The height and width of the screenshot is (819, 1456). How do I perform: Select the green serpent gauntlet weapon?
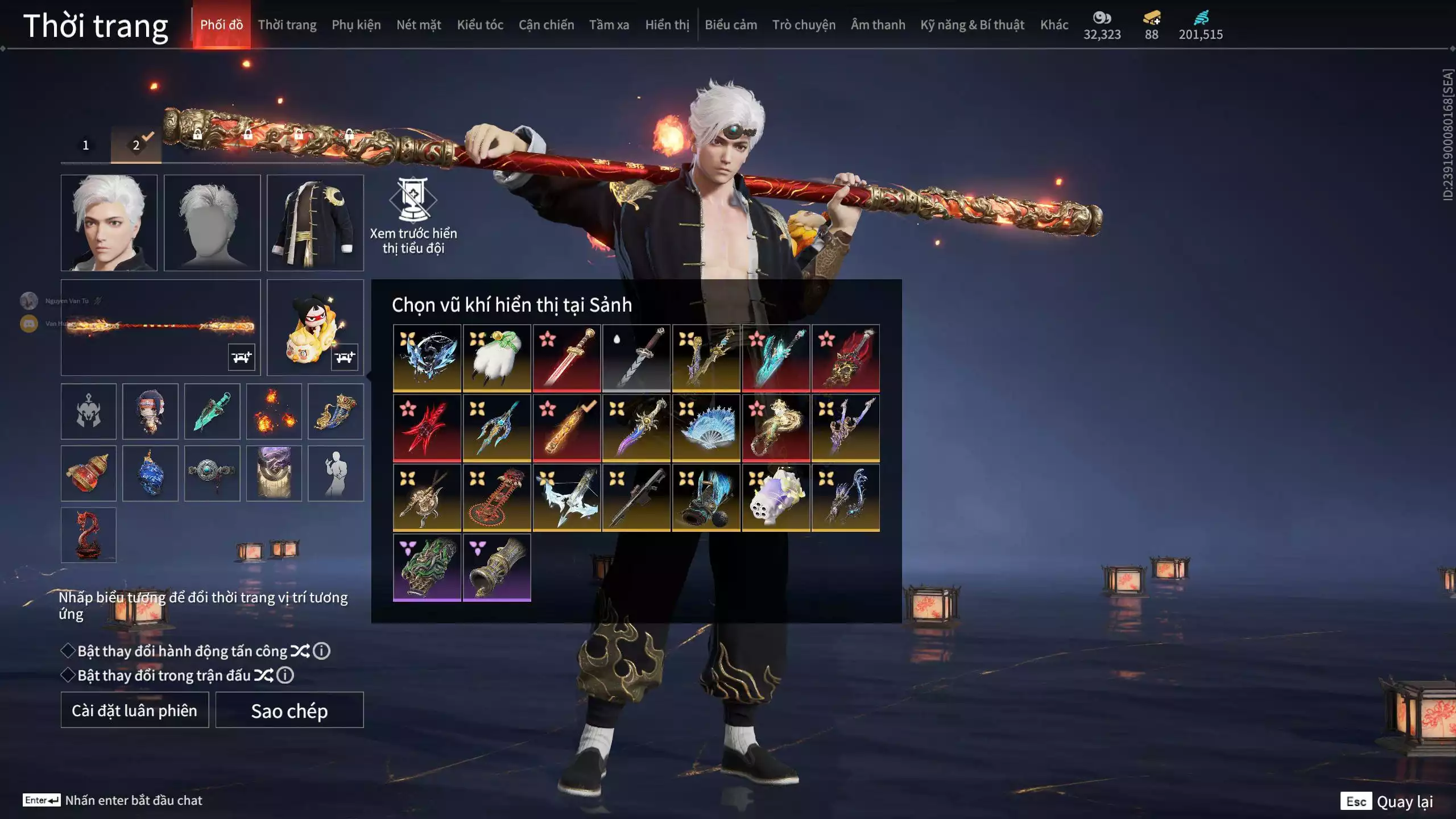coord(427,567)
